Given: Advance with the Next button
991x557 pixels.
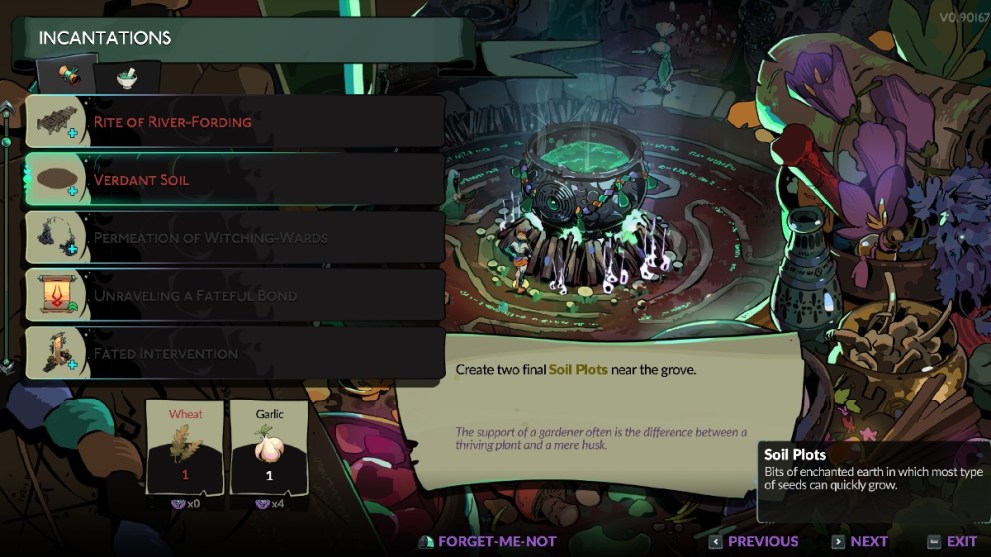Looking at the screenshot, I should click(x=858, y=541).
